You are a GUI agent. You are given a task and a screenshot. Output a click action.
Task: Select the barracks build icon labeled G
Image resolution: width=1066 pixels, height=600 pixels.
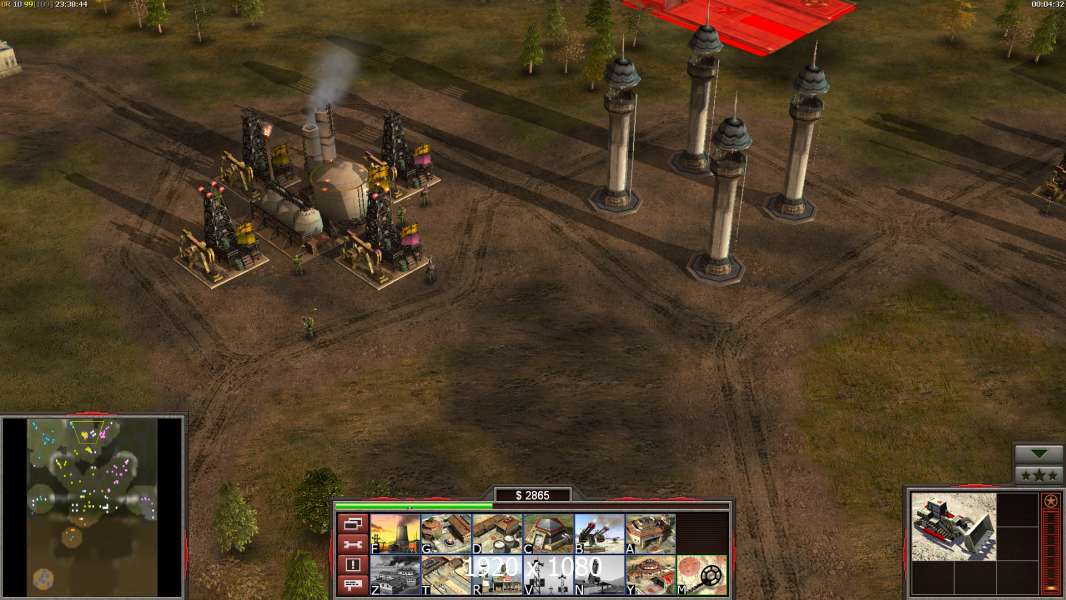(x=446, y=534)
